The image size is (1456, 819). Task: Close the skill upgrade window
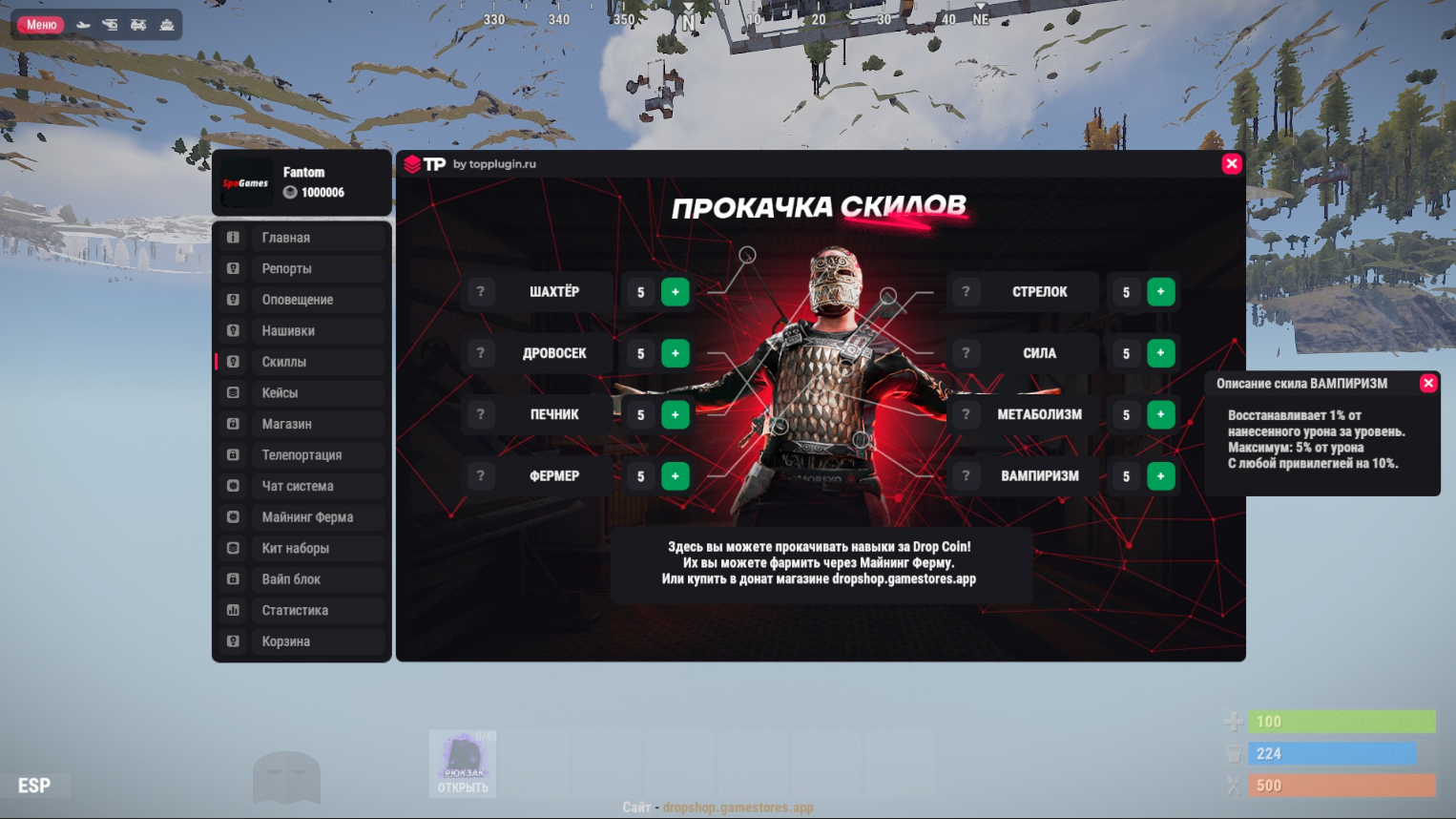click(x=1232, y=163)
